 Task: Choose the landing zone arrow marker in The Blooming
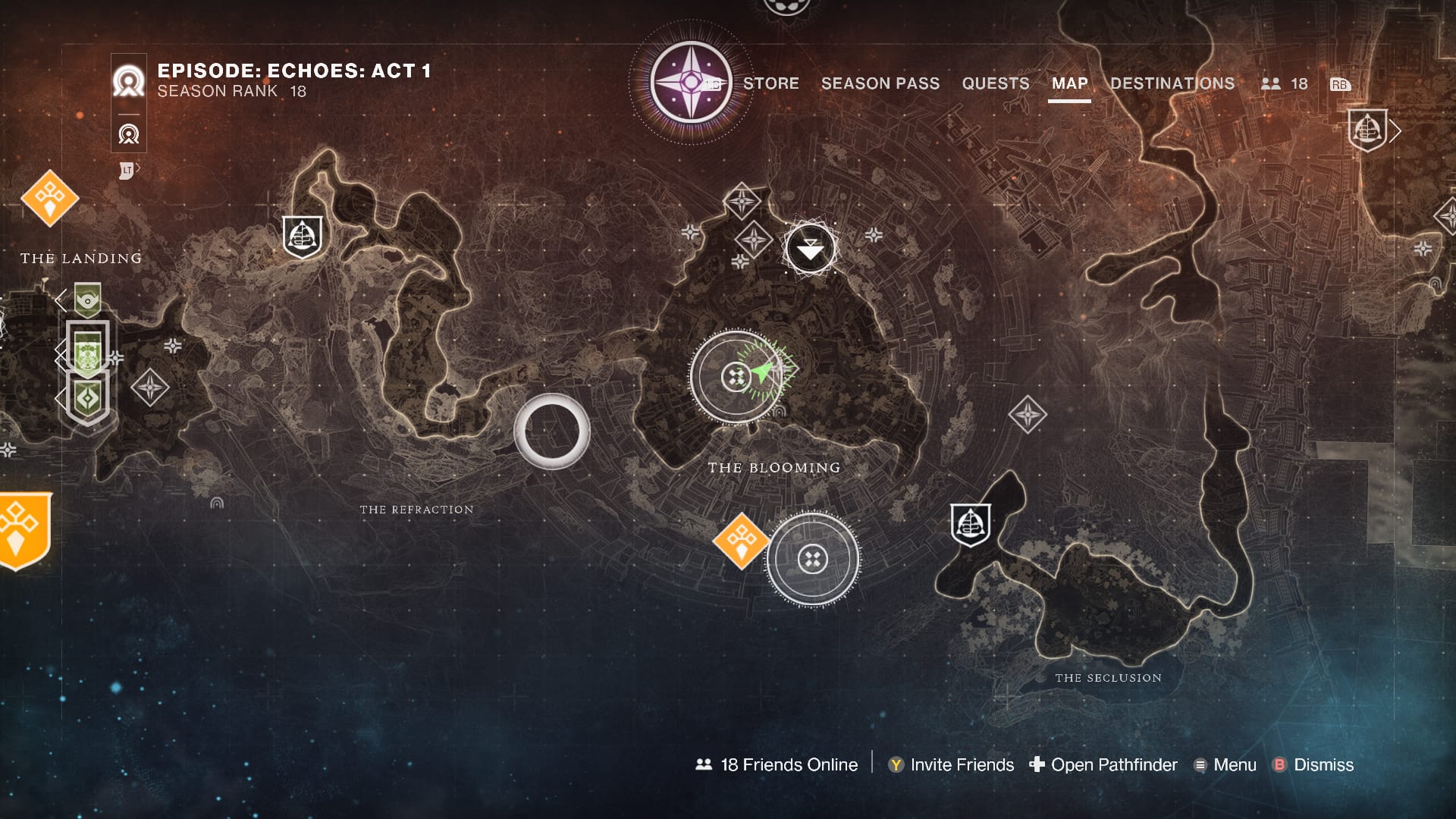tap(810, 249)
